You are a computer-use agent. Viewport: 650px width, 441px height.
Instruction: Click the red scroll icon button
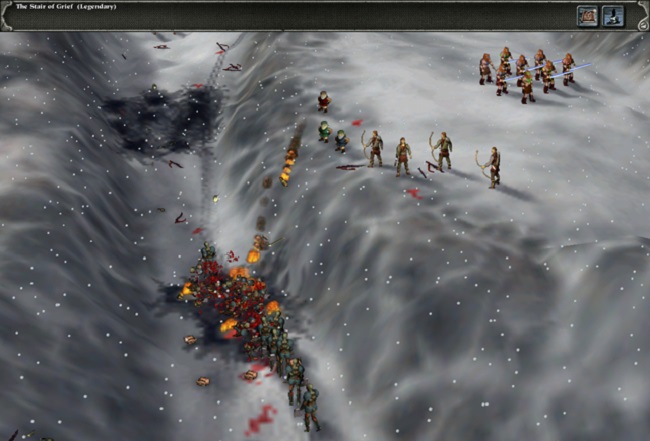(587, 15)
